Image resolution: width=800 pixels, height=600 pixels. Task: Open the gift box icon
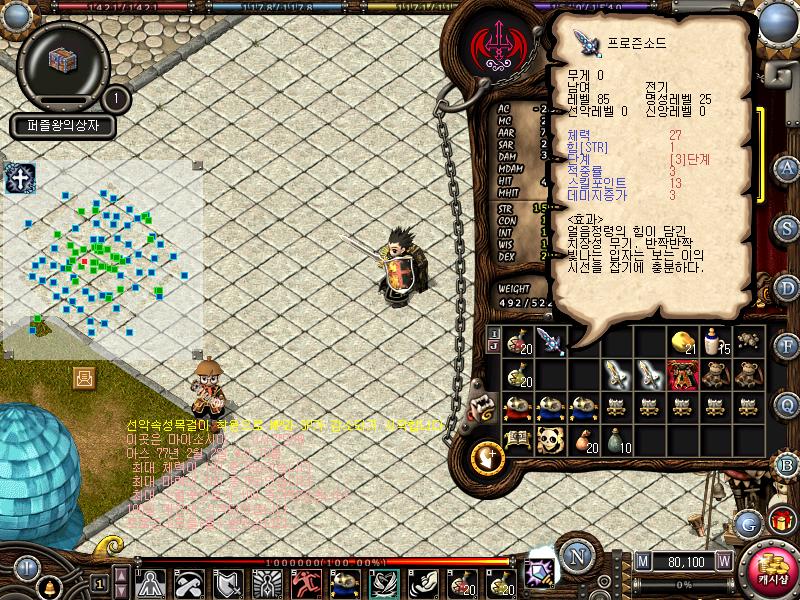tap(781, 521)
